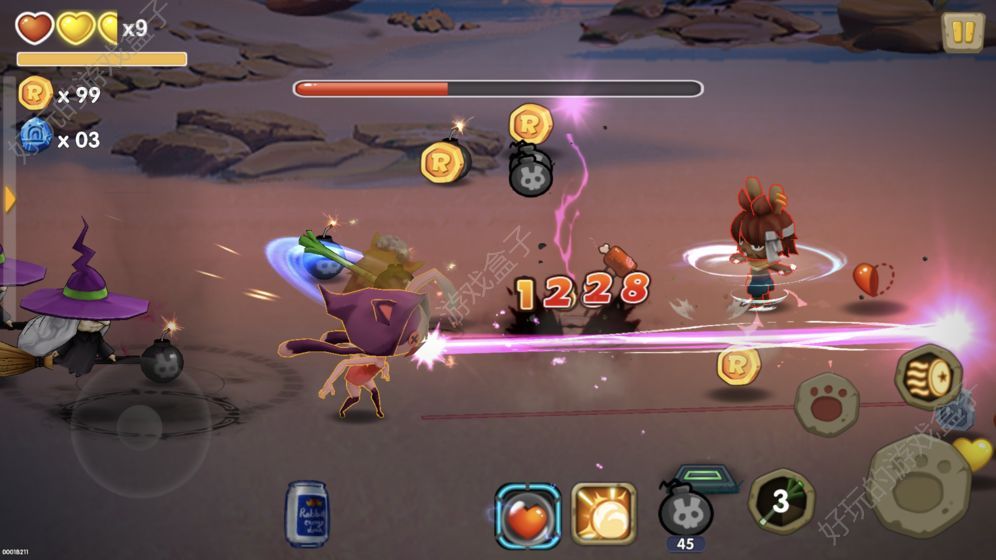Pause the game
Image resolution: width=996 pixels, height=560 pixels.
[962, 33]
